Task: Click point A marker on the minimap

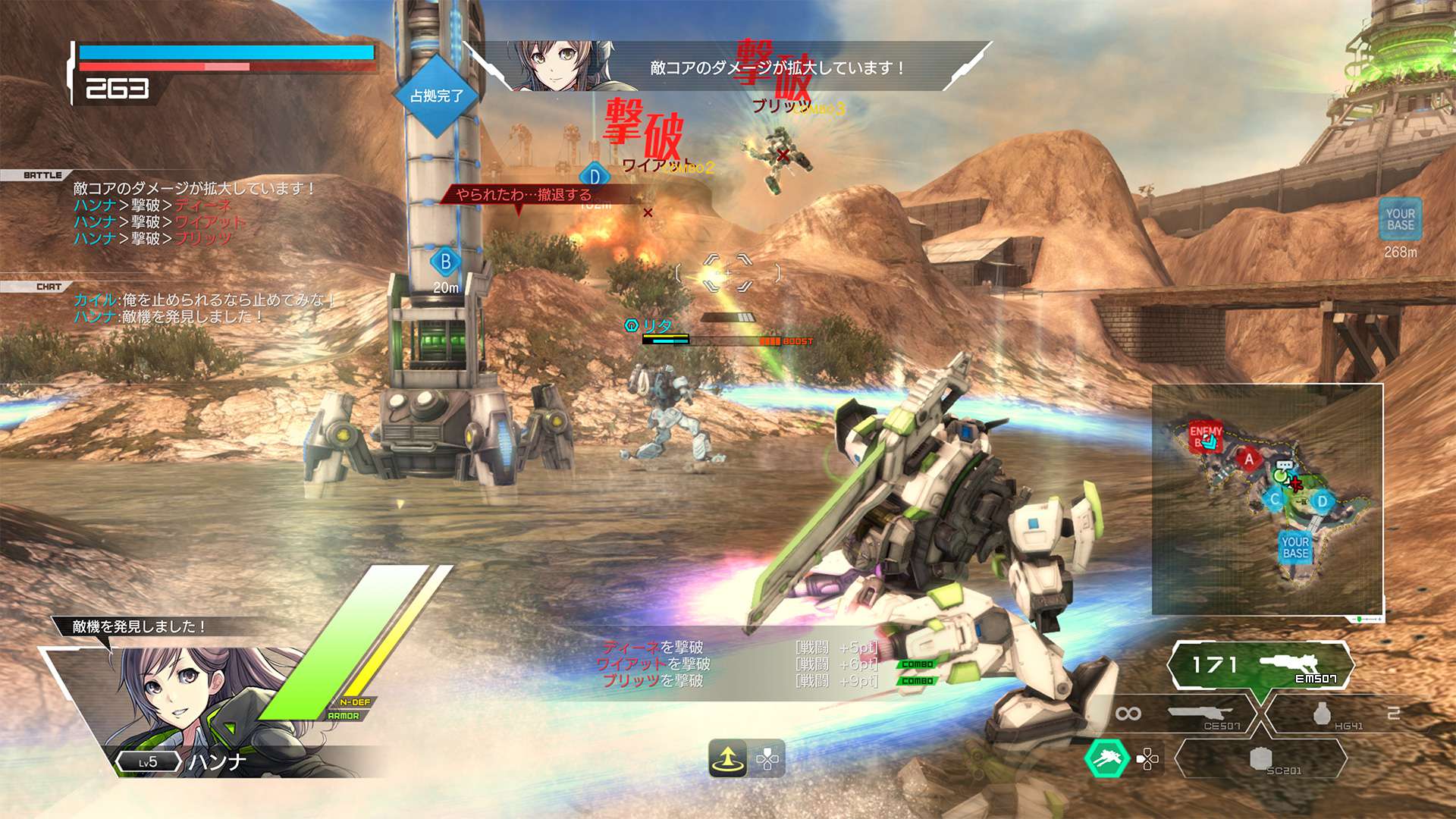Action: (x=1249, y=459)
